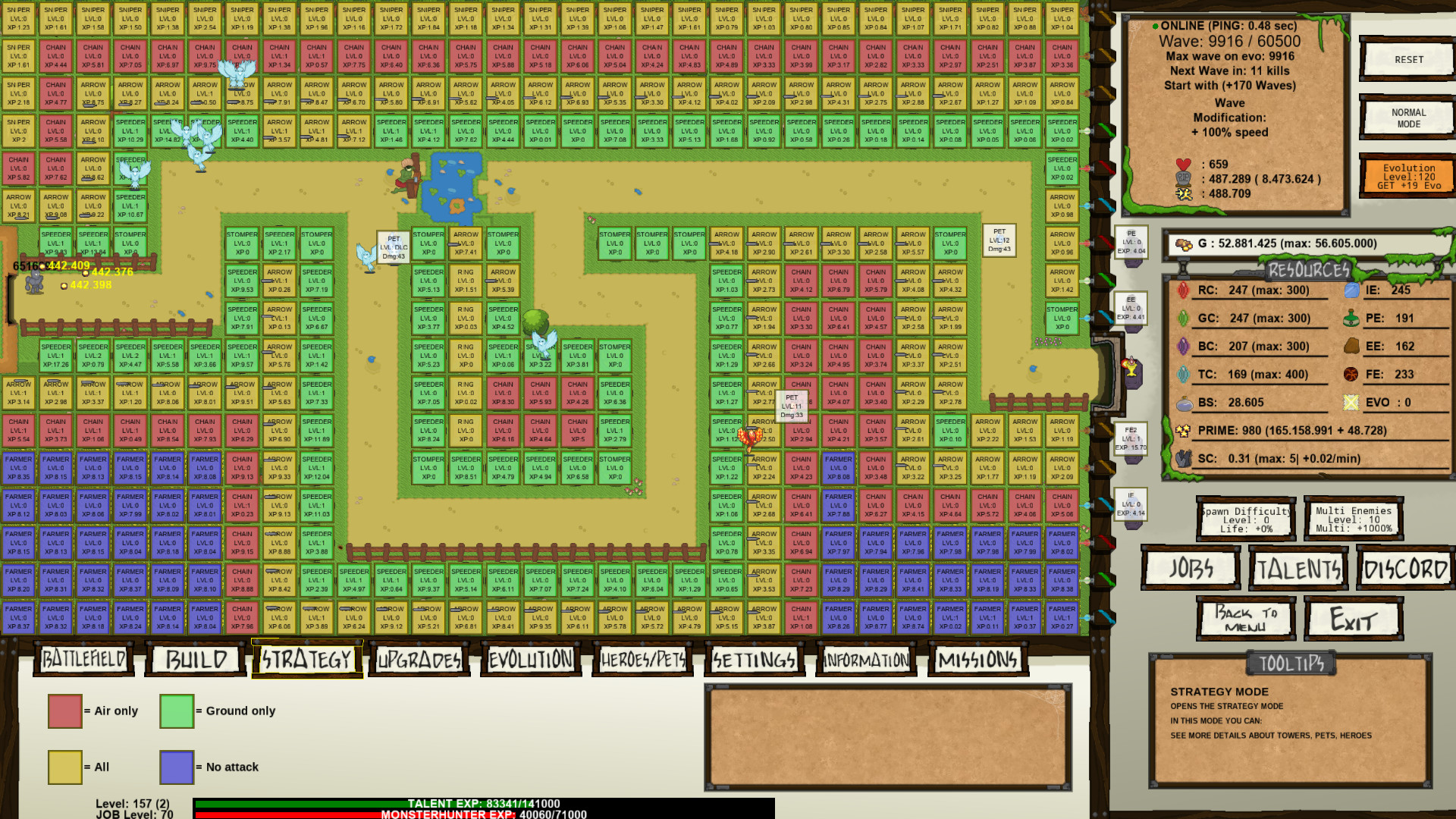Click the DISCORD button
Screen dimensions: 1456x819
click(1404, 568)
